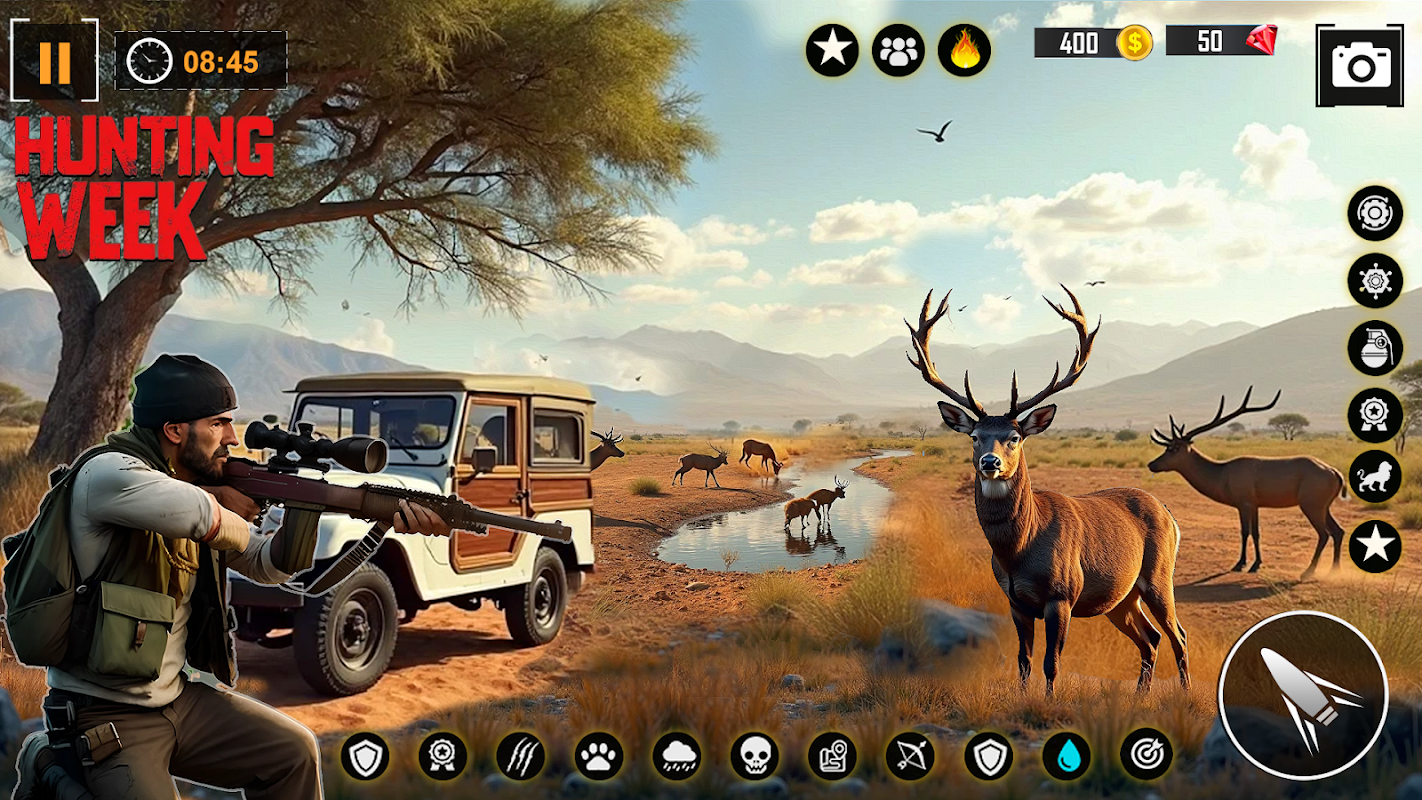Equip the bow and arrow icon
Screen dimensions: 1422x800
coord(910,756)
